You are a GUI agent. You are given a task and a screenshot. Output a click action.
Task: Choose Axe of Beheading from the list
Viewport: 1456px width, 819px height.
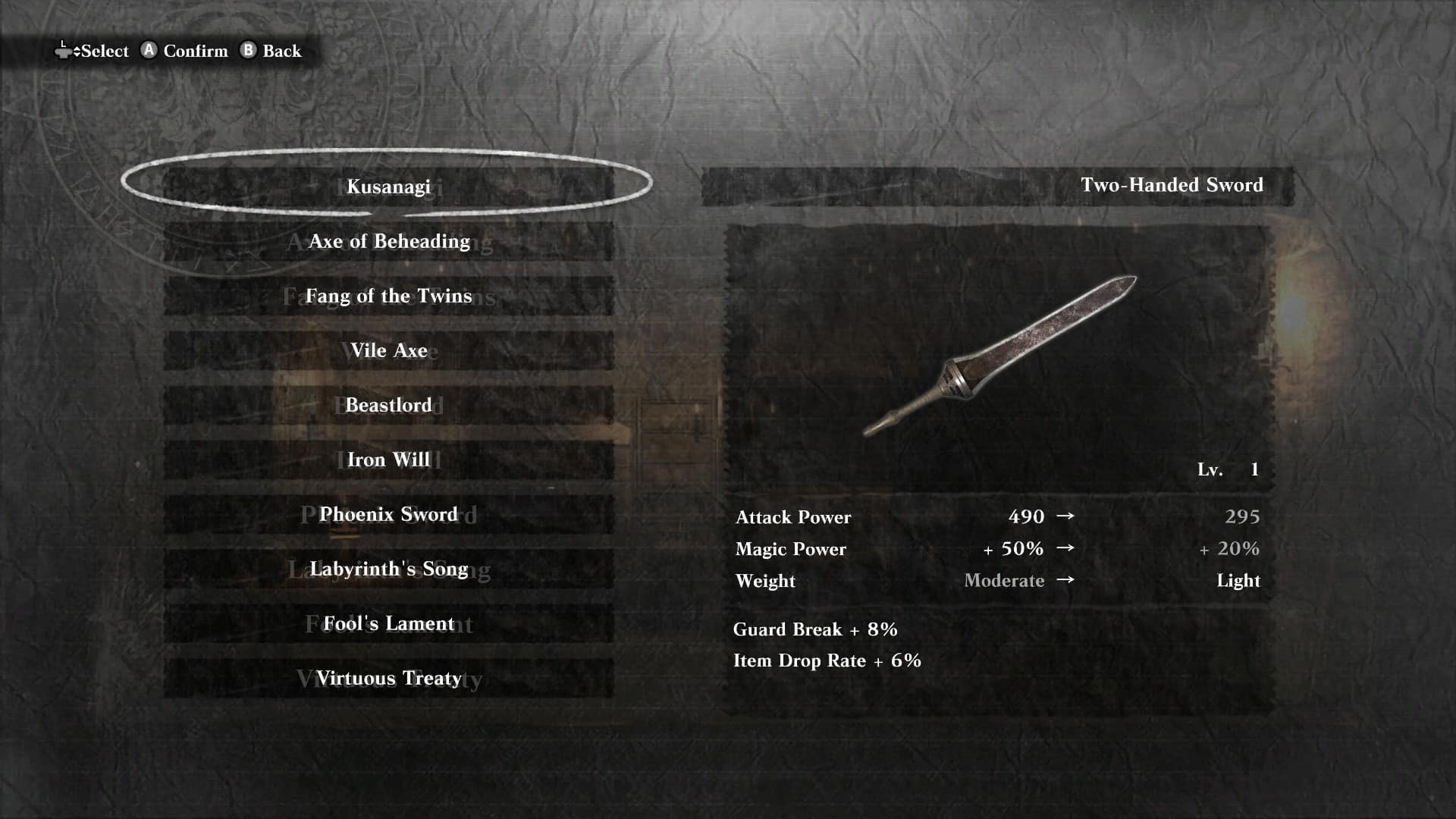tap(388, 241)
